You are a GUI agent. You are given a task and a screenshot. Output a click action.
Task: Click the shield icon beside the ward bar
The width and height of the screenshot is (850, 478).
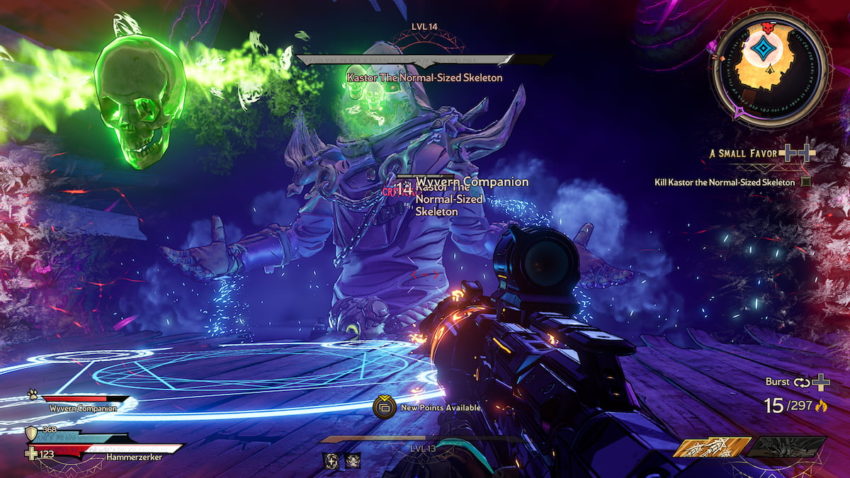(31, 432)
